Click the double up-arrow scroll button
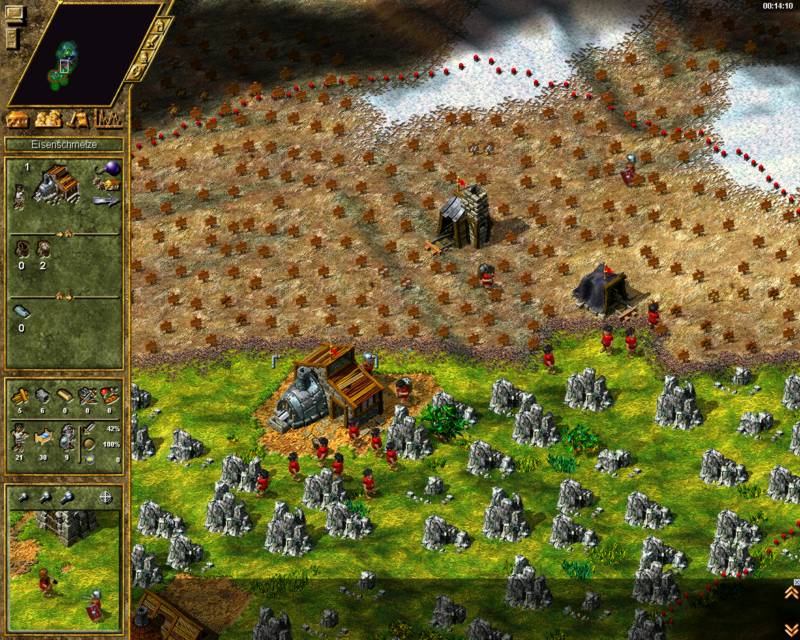Screen dimensions: 800x640 789,593
